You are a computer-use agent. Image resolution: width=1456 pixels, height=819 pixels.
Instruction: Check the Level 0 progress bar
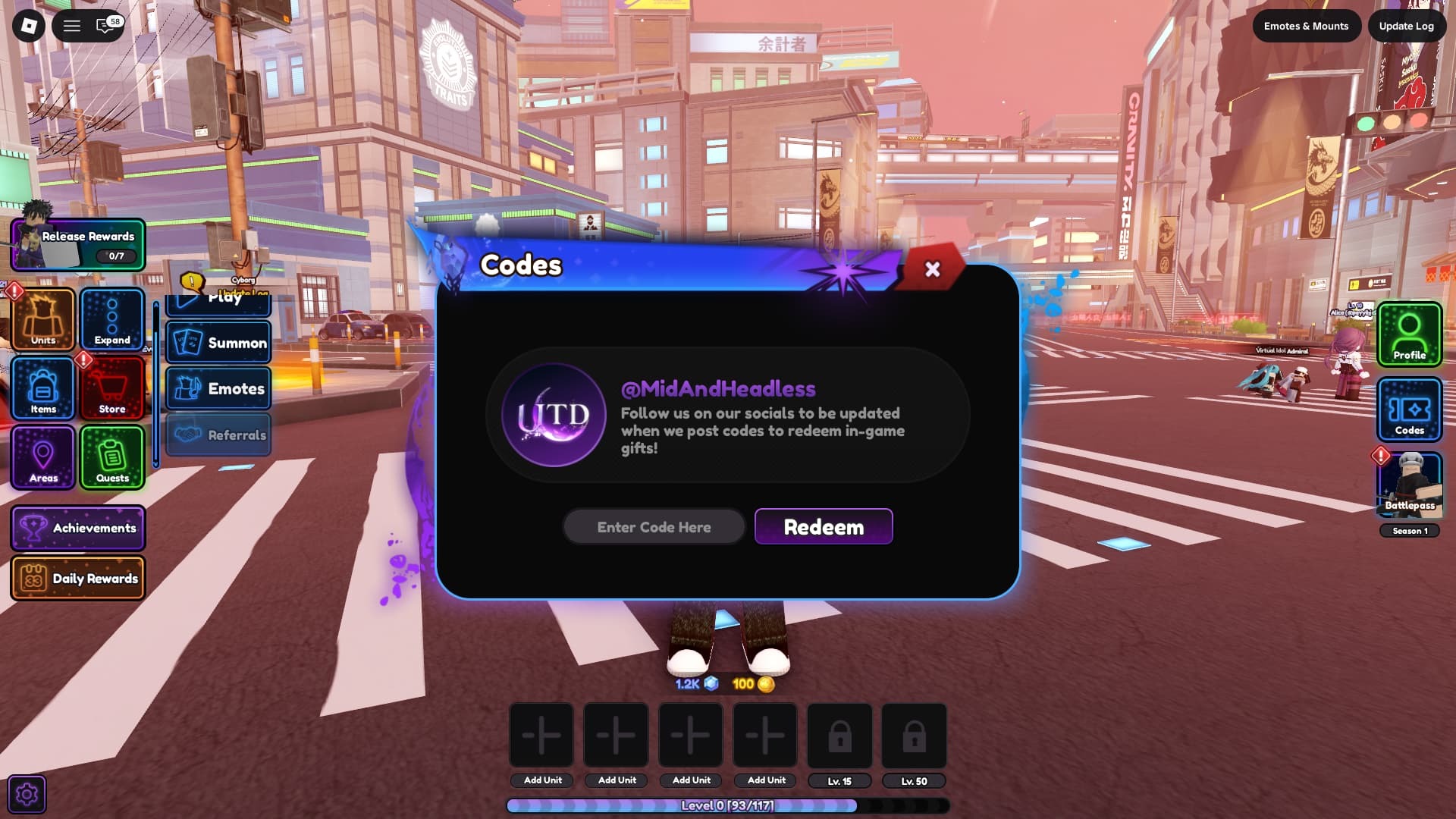tap(727, 806)
